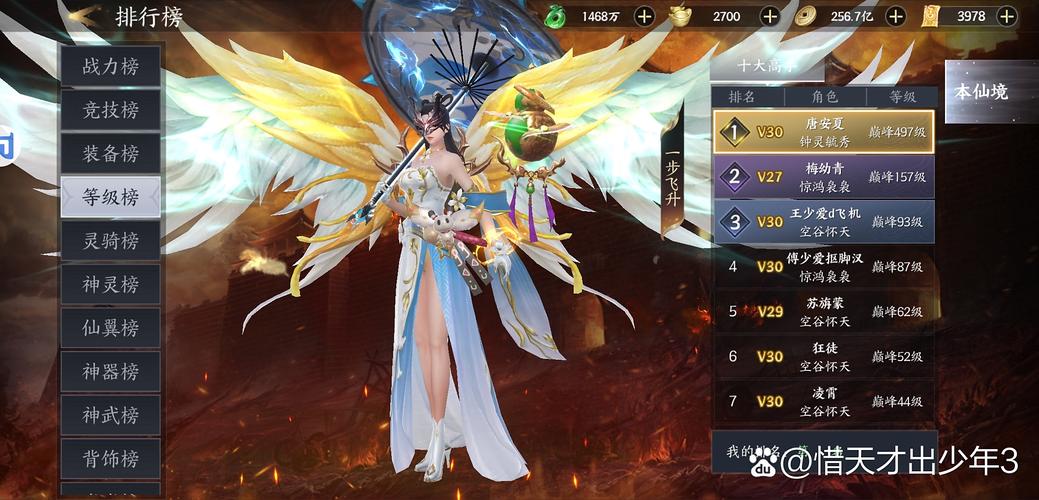Go back using the arrow beside 排行榜
This screenshot has width=1039, height=500.
84,16
